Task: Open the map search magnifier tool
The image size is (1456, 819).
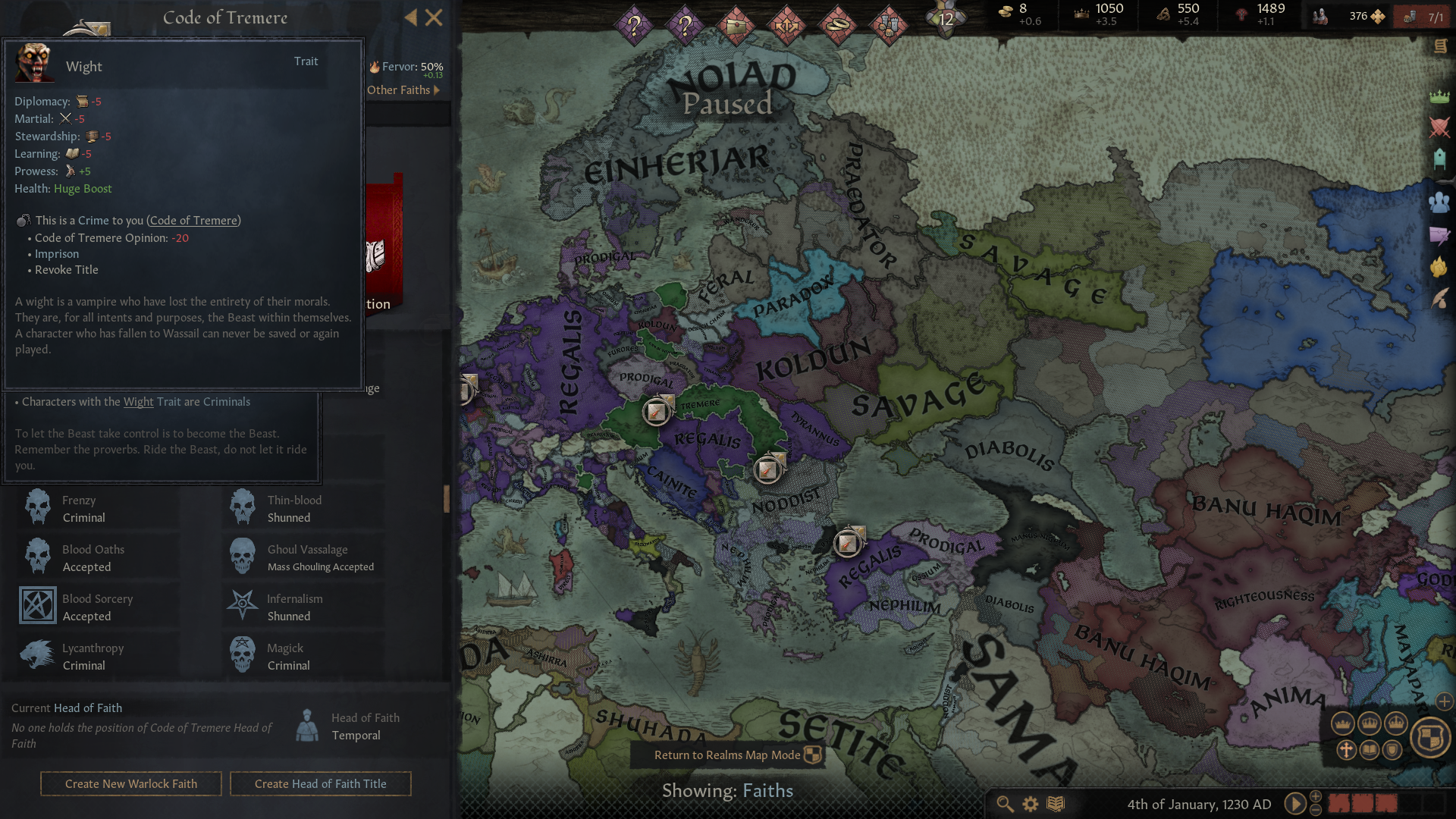Action: pyautogui.click(x=1006, y=805)
